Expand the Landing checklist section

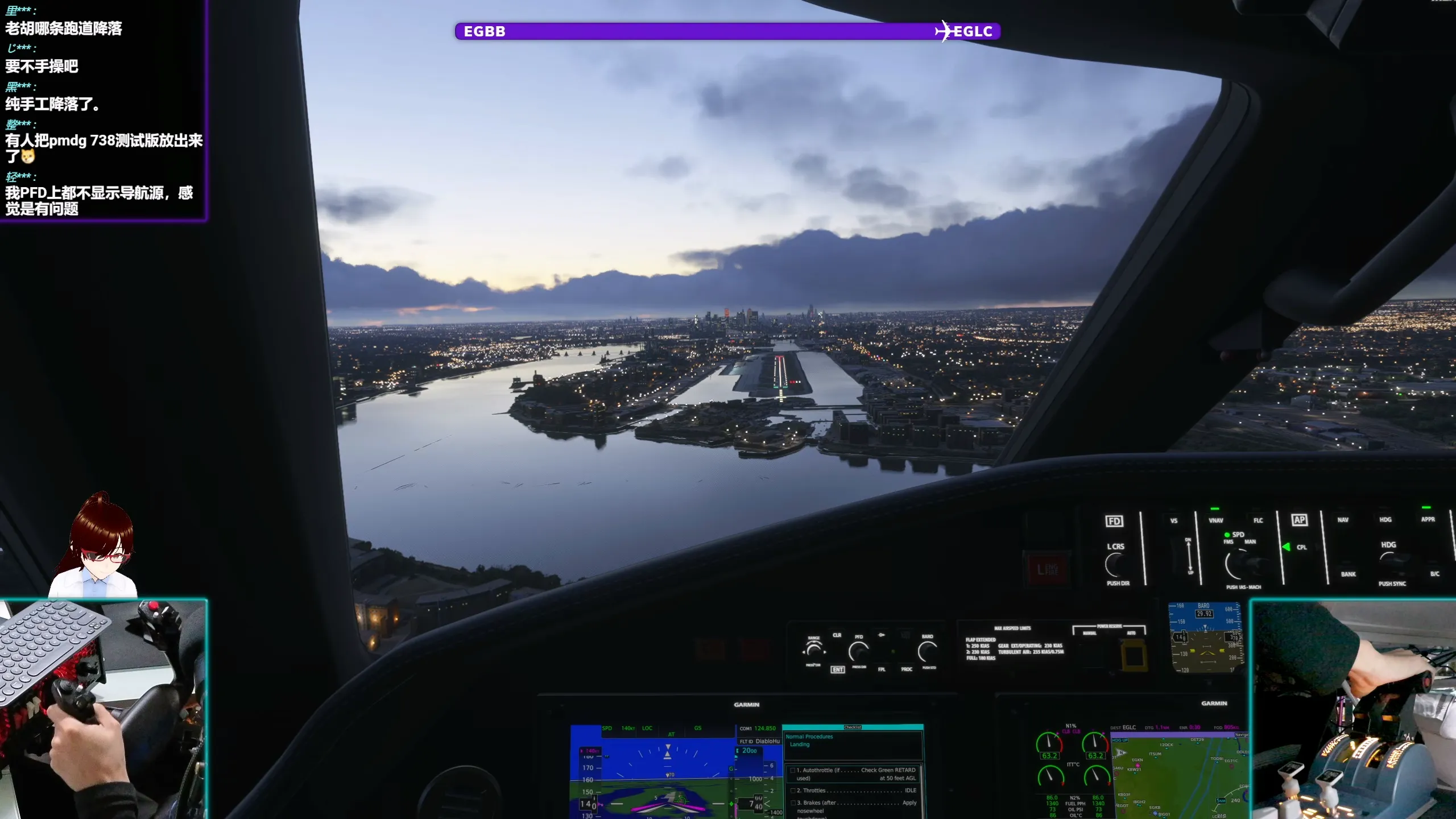pyautogui.click(x=800, y=744)
